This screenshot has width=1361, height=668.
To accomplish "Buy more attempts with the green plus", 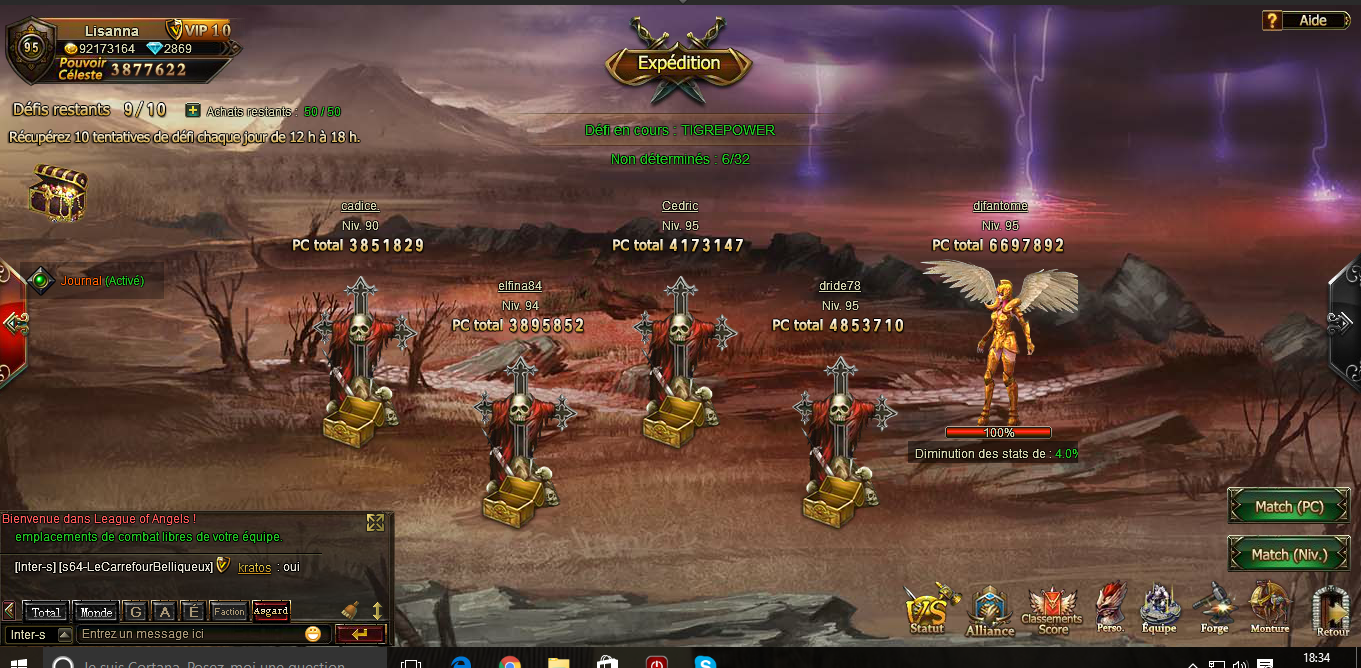I will [193, 111].
